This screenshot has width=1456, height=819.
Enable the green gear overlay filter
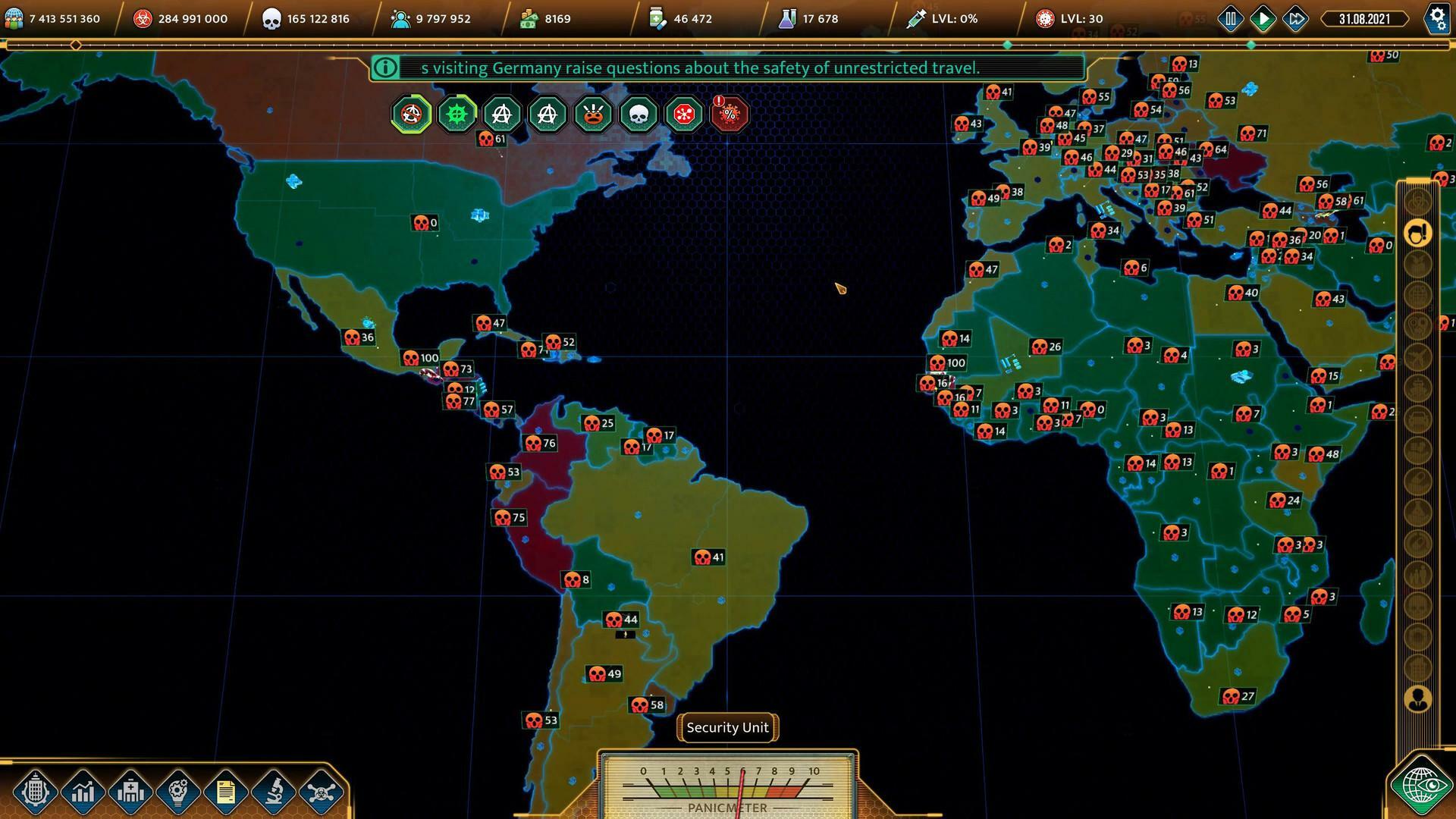tap(457, 114)
